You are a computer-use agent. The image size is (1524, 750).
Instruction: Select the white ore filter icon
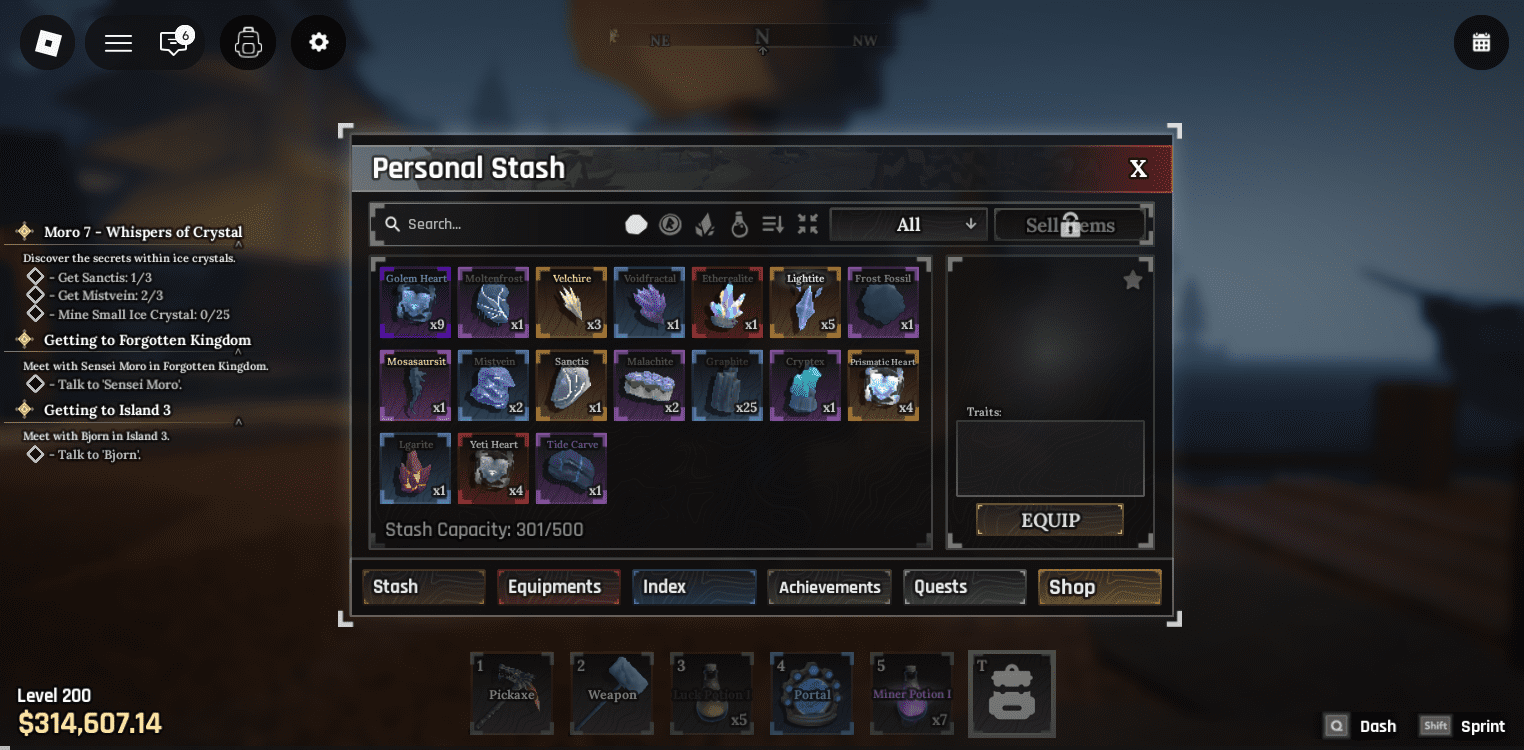click(636, 224)
